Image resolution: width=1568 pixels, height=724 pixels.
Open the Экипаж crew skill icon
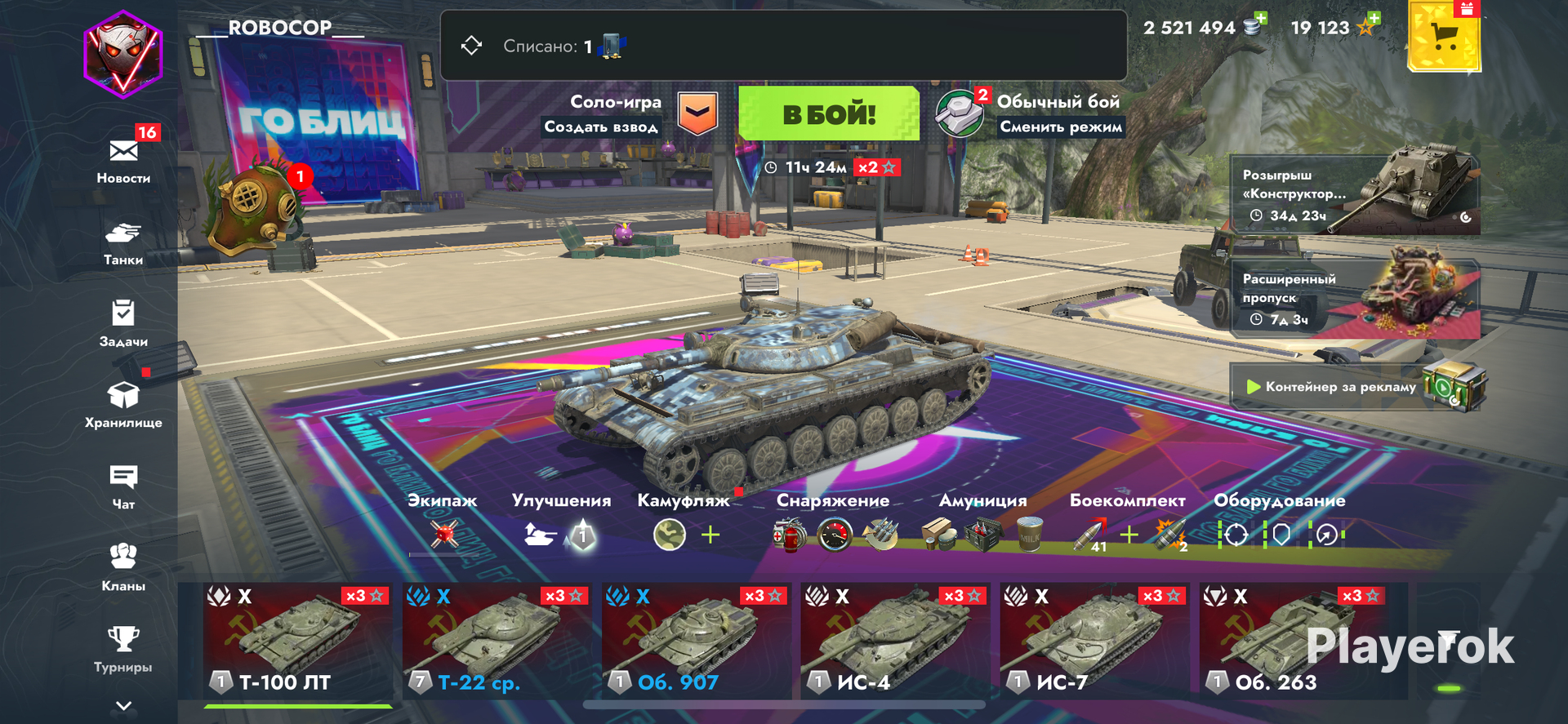coord(444,534)
